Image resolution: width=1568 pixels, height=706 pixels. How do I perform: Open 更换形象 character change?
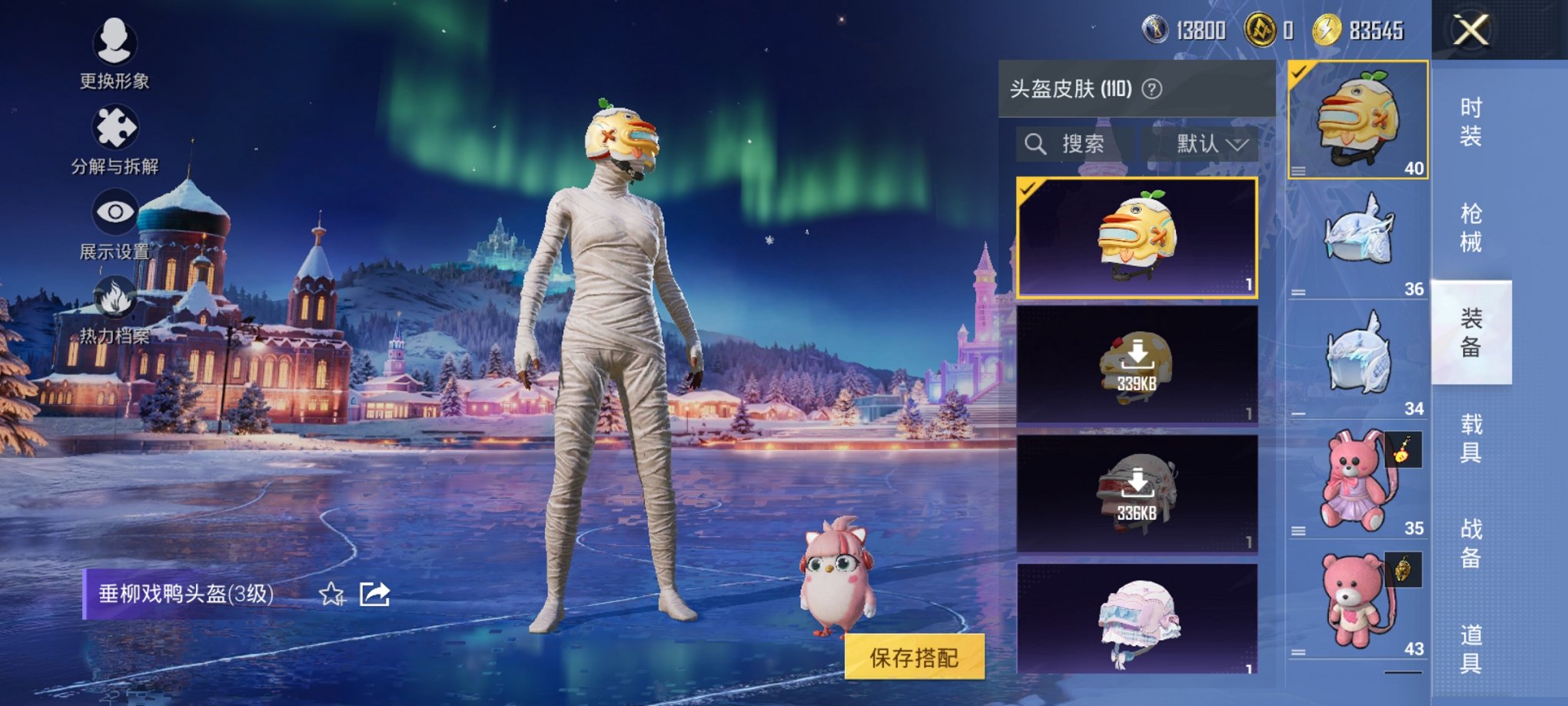point(115,51)
